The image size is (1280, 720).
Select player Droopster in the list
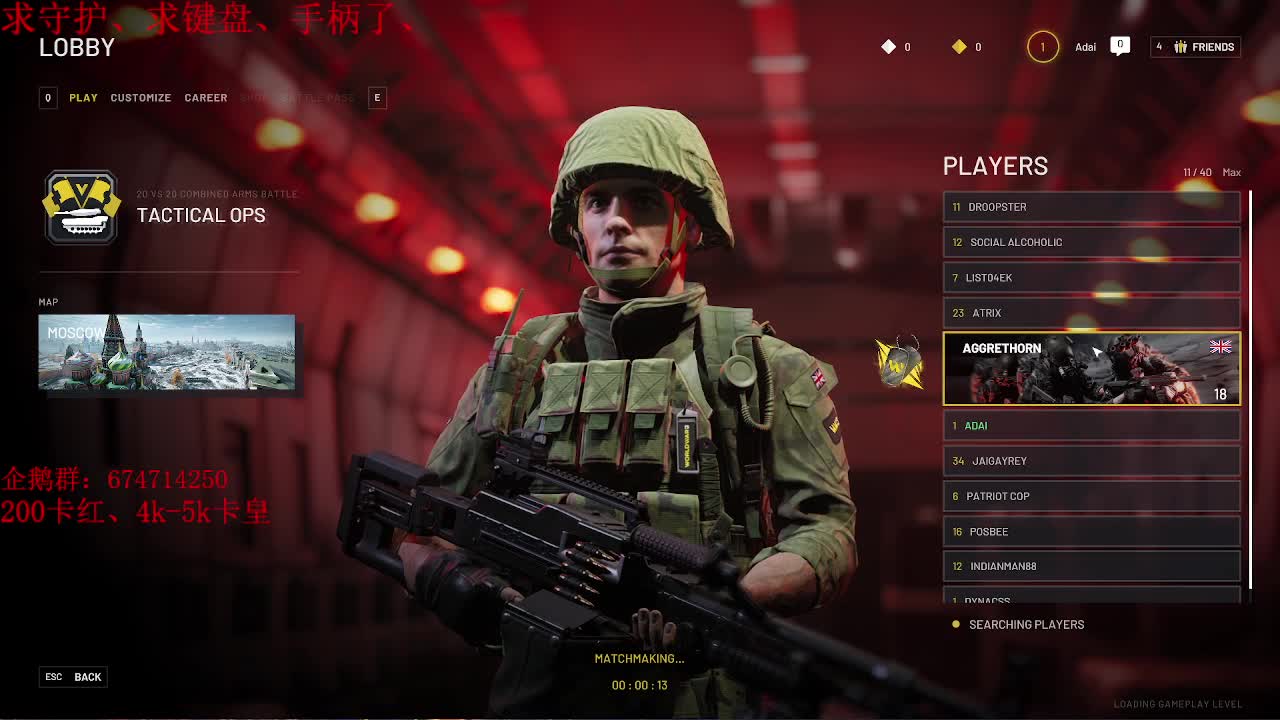(1091, 207)
